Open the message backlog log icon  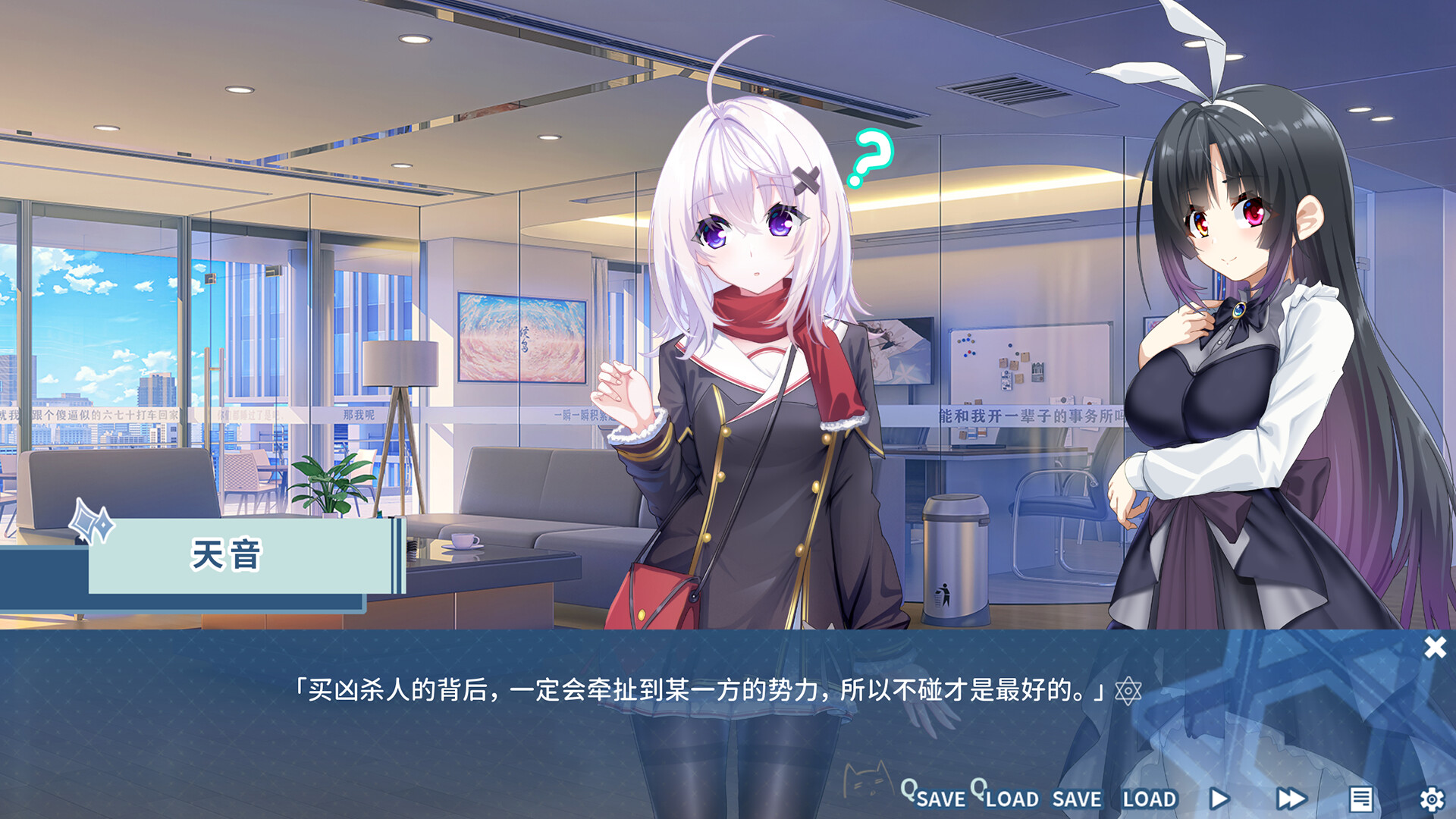coord(1363,797)
